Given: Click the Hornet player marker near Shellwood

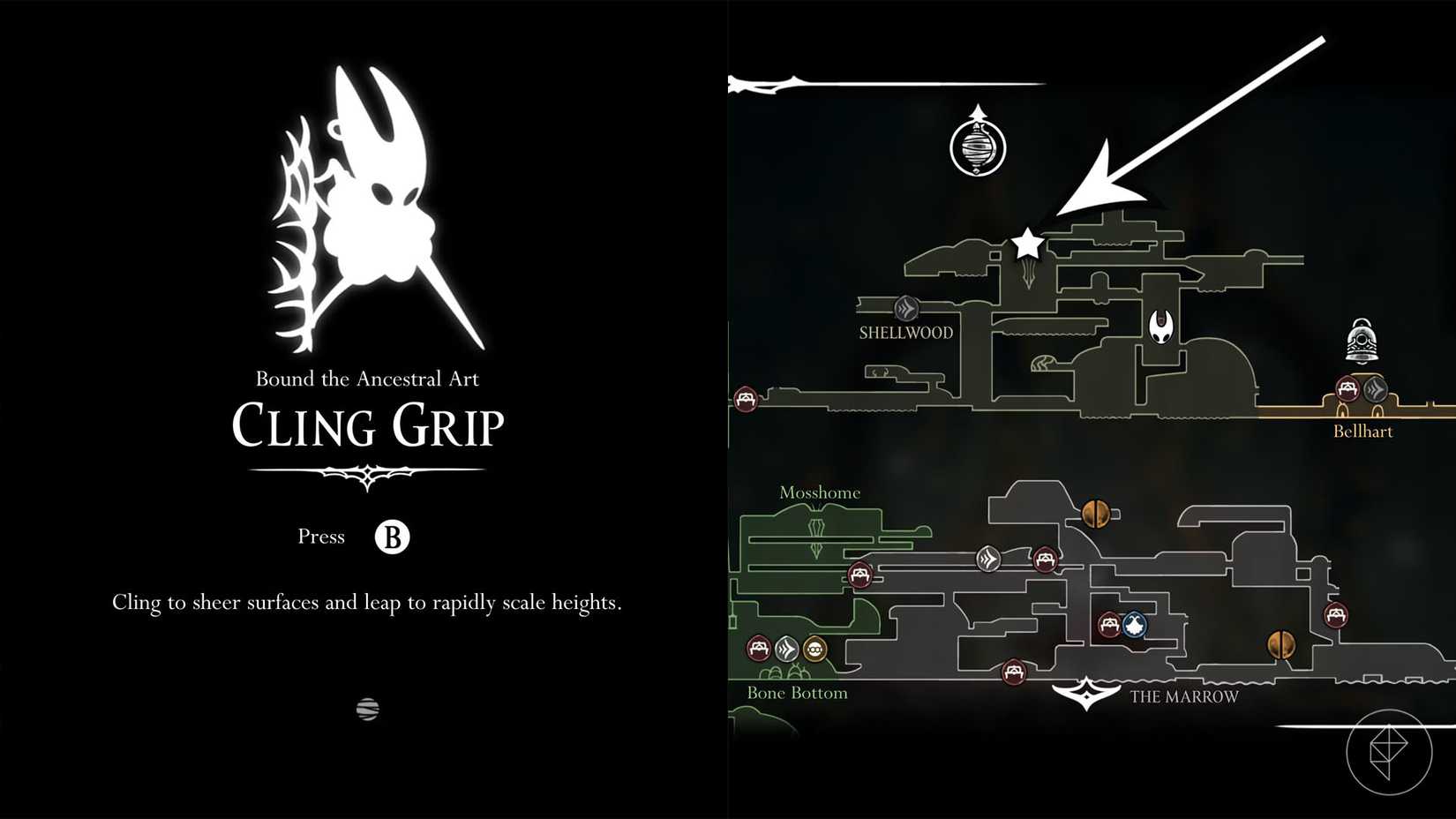Looking at the screenshot, I should (1160, 328).
